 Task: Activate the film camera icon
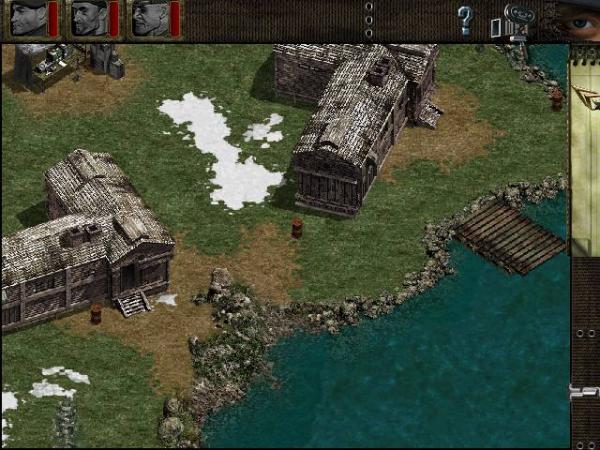coord(518,20)
